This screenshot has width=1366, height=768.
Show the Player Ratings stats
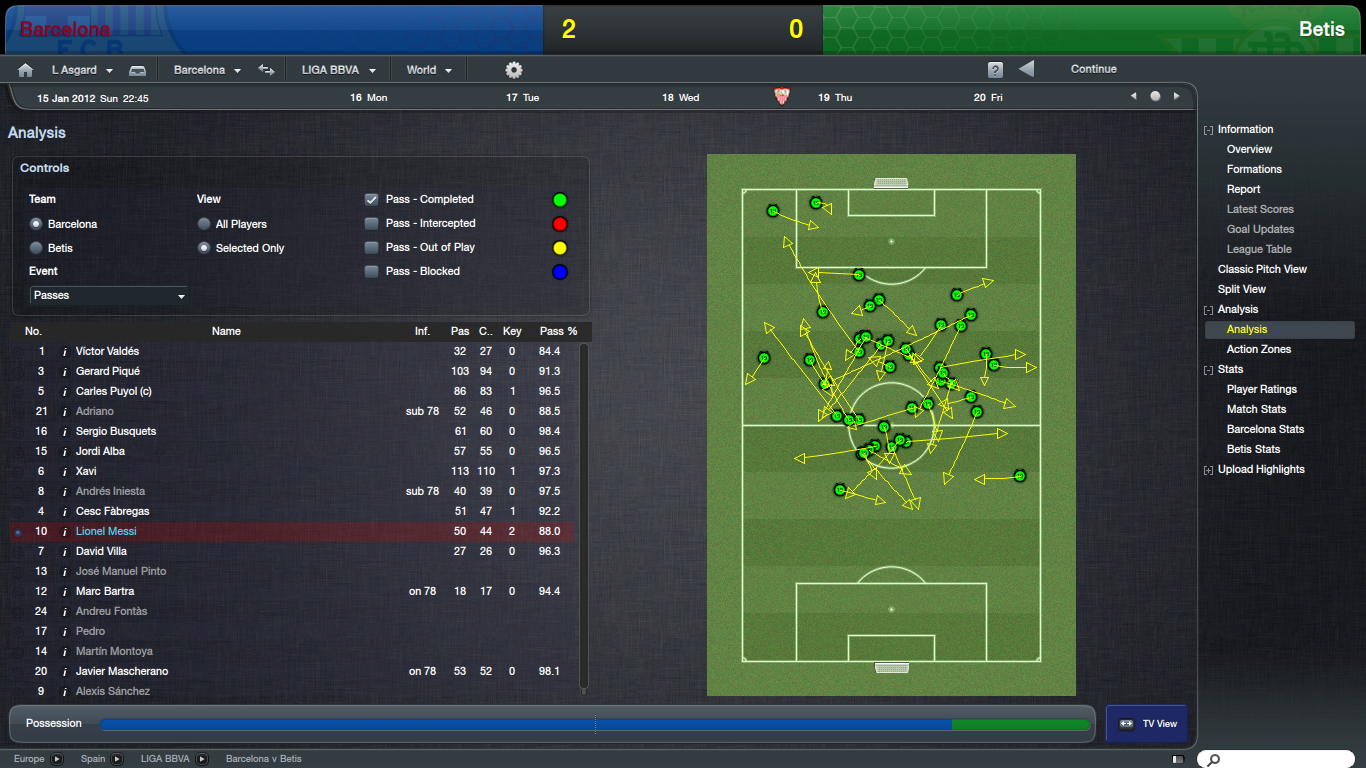pyautogui.click(x=1261, y=389)
